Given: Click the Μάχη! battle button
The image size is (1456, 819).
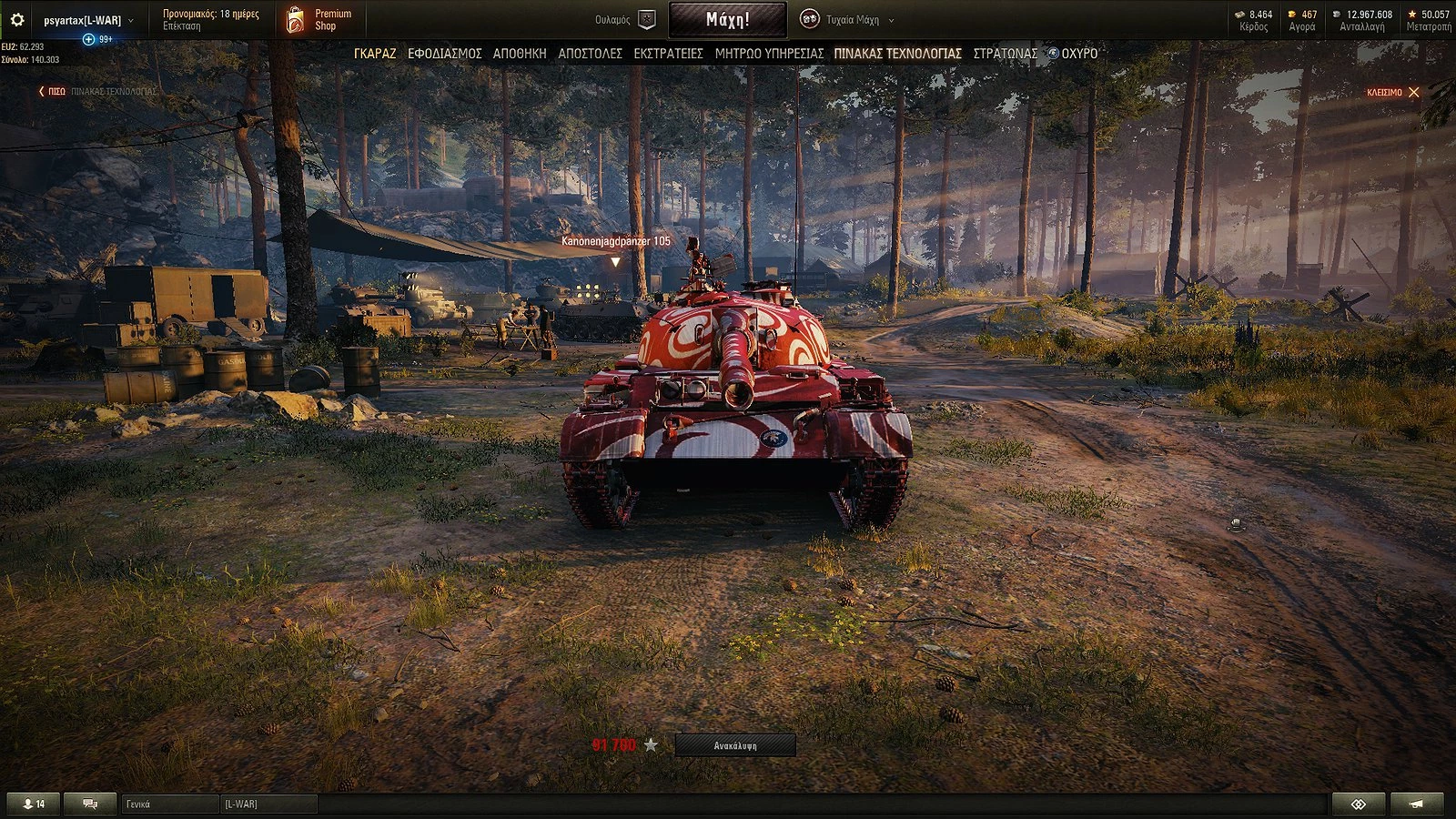Looking at the screenshot, I should pos(727,19).
